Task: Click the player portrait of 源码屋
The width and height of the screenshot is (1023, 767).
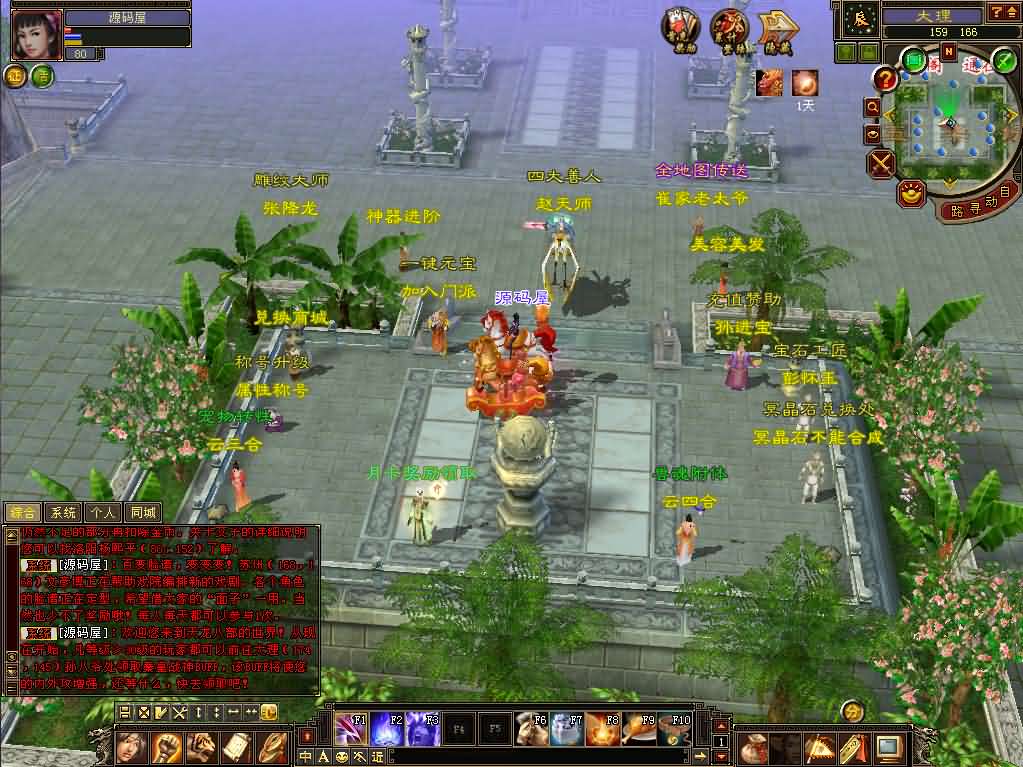Action: coord(37,35)
